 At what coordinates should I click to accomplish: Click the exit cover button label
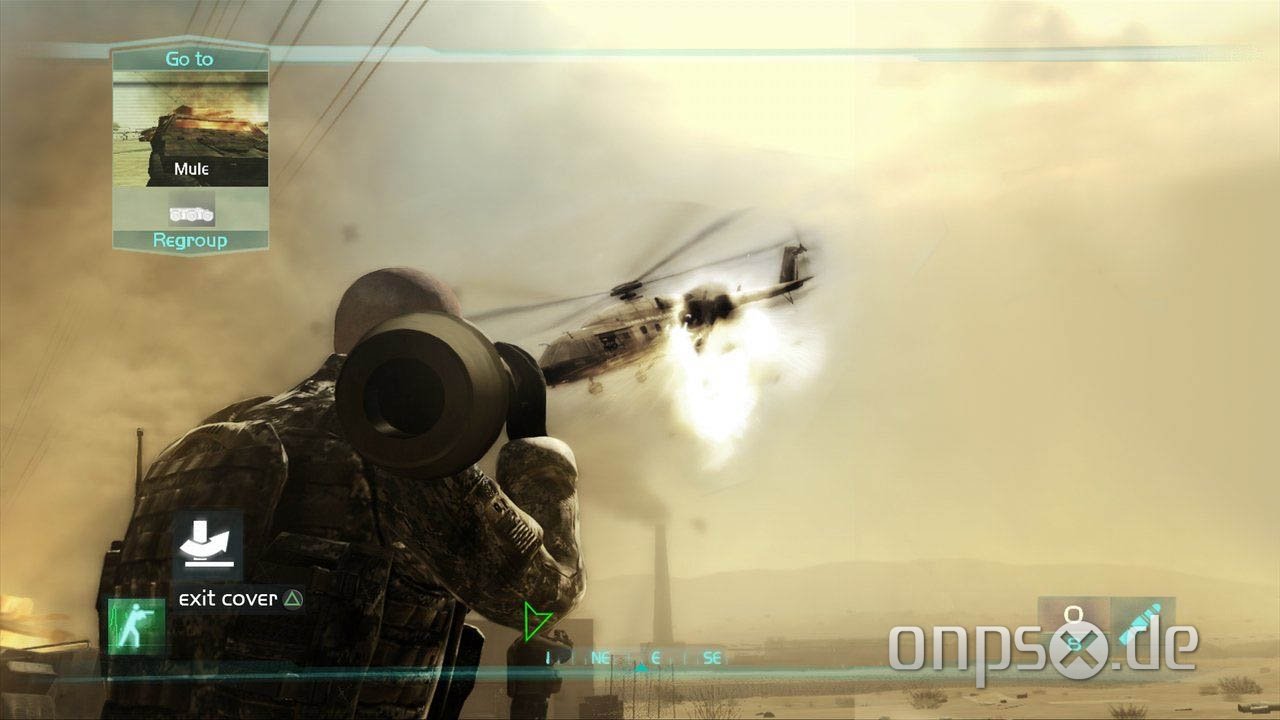pos(225,598)
